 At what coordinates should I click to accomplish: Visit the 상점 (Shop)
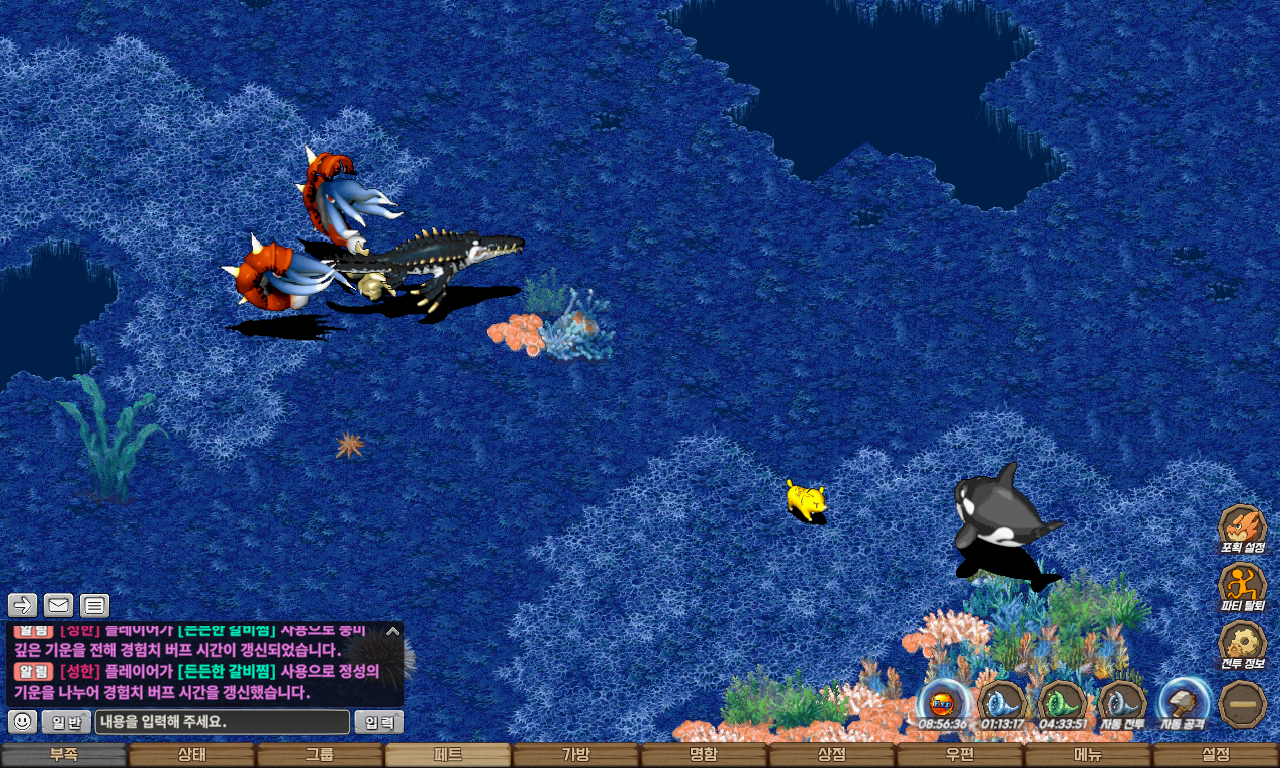[831, 755]
